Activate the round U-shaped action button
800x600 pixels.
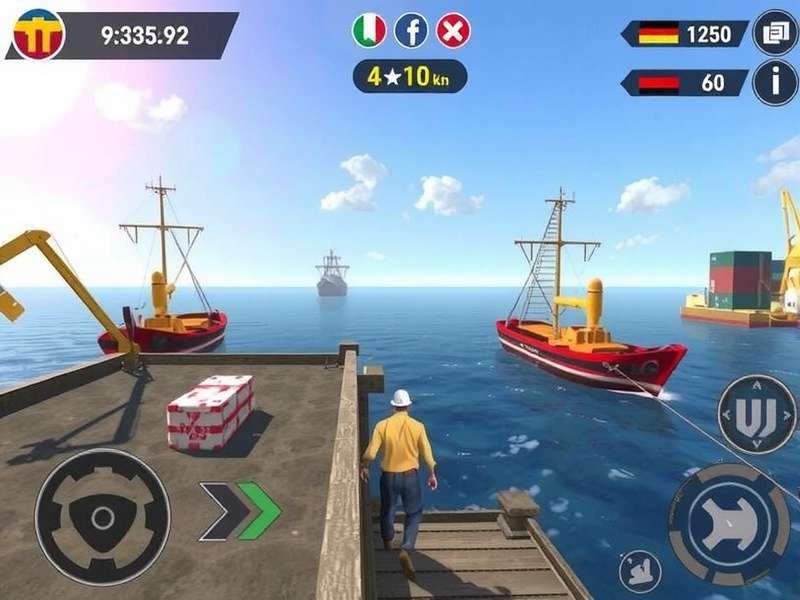tap(757, 416)
